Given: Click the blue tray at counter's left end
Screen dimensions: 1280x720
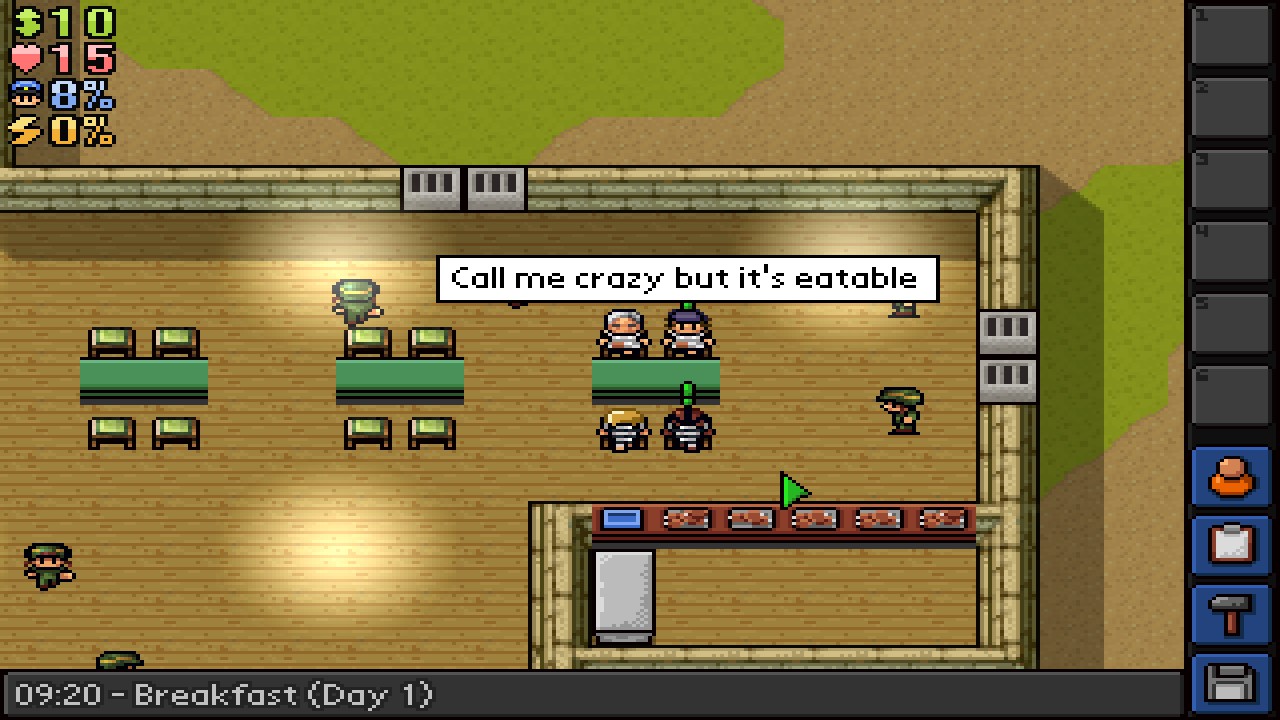Looking at the screenshot, I should (621, 516).
